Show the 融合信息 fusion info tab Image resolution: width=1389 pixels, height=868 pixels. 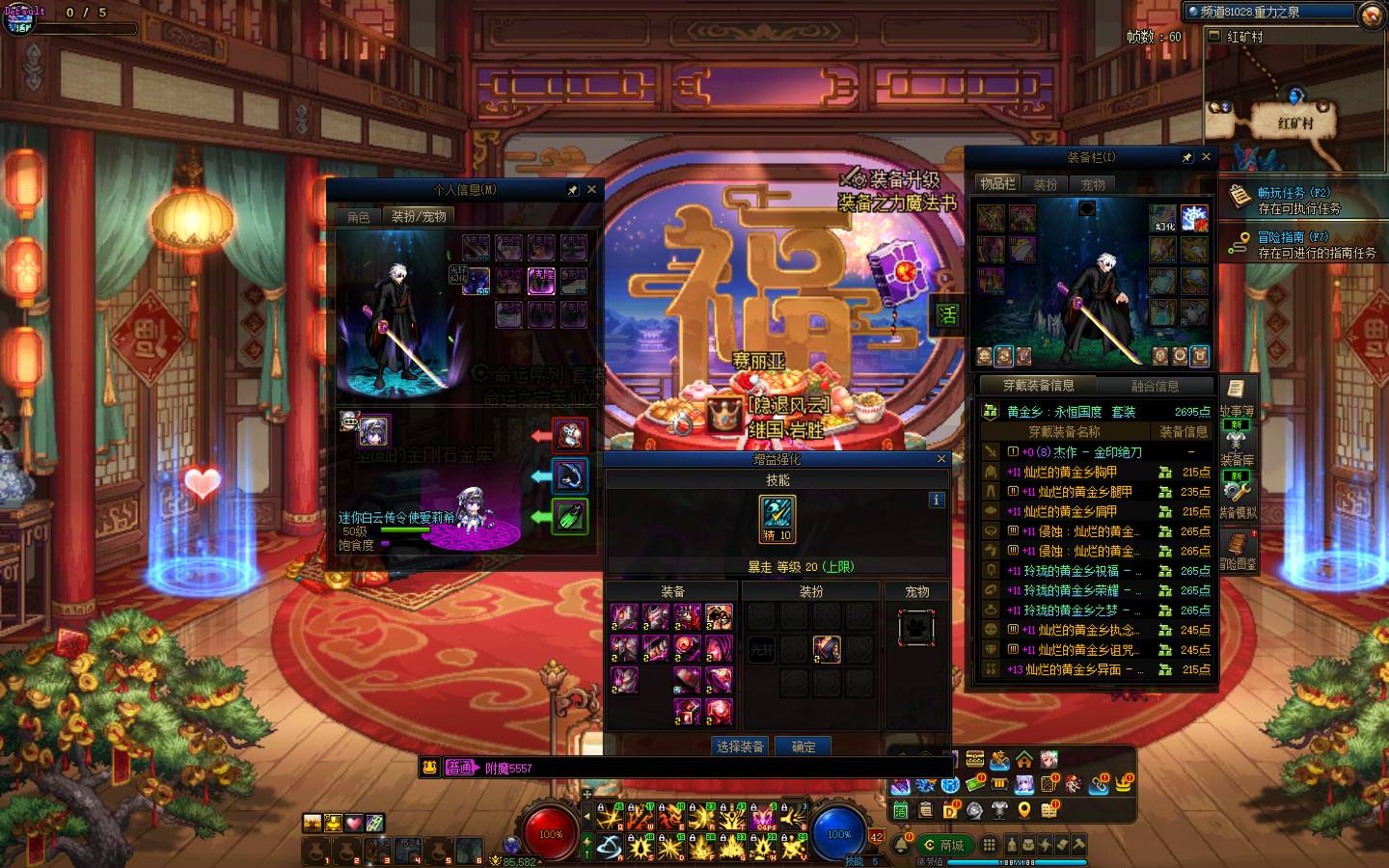pyautogui.click(x=1155, y=386)
